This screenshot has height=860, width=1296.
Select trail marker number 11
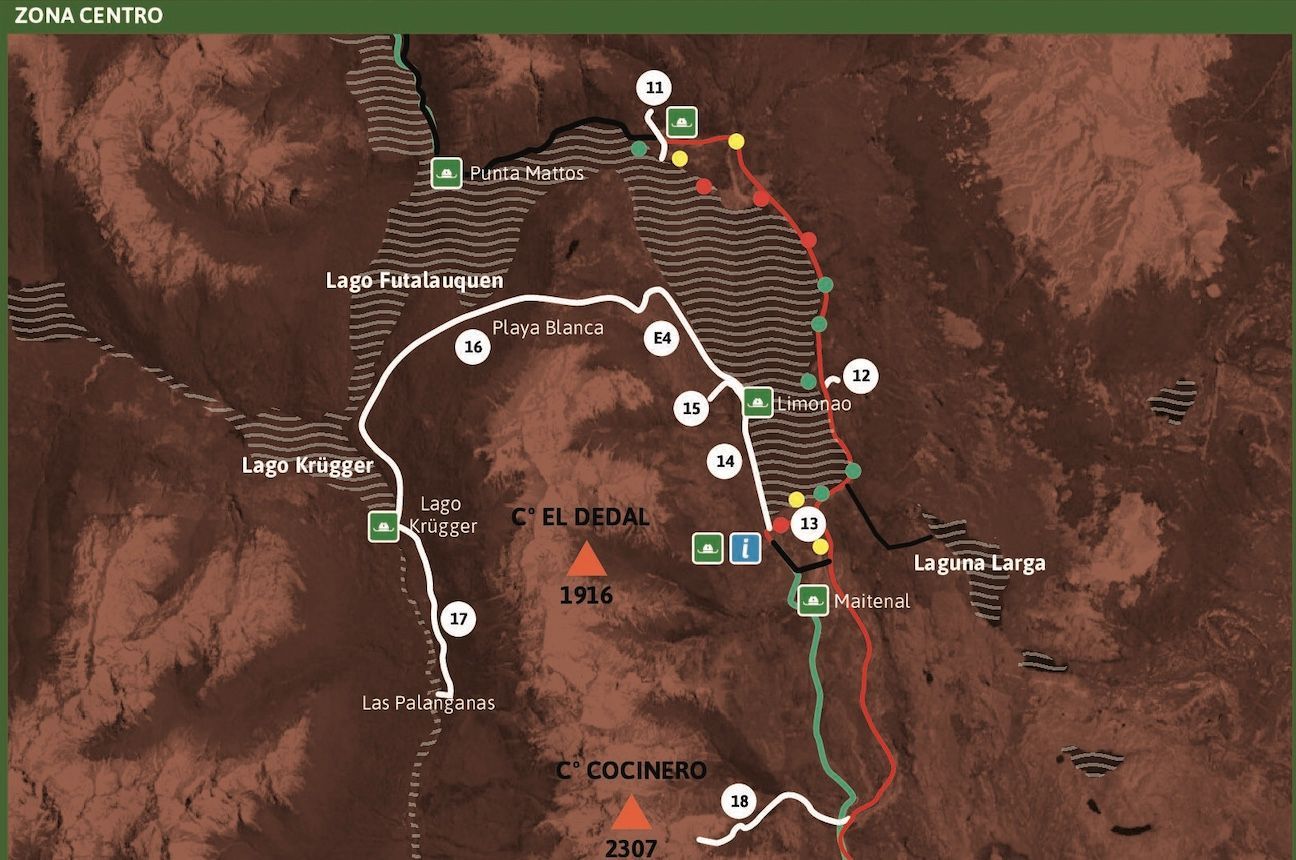pyautogui.click(x=654, y=89)
